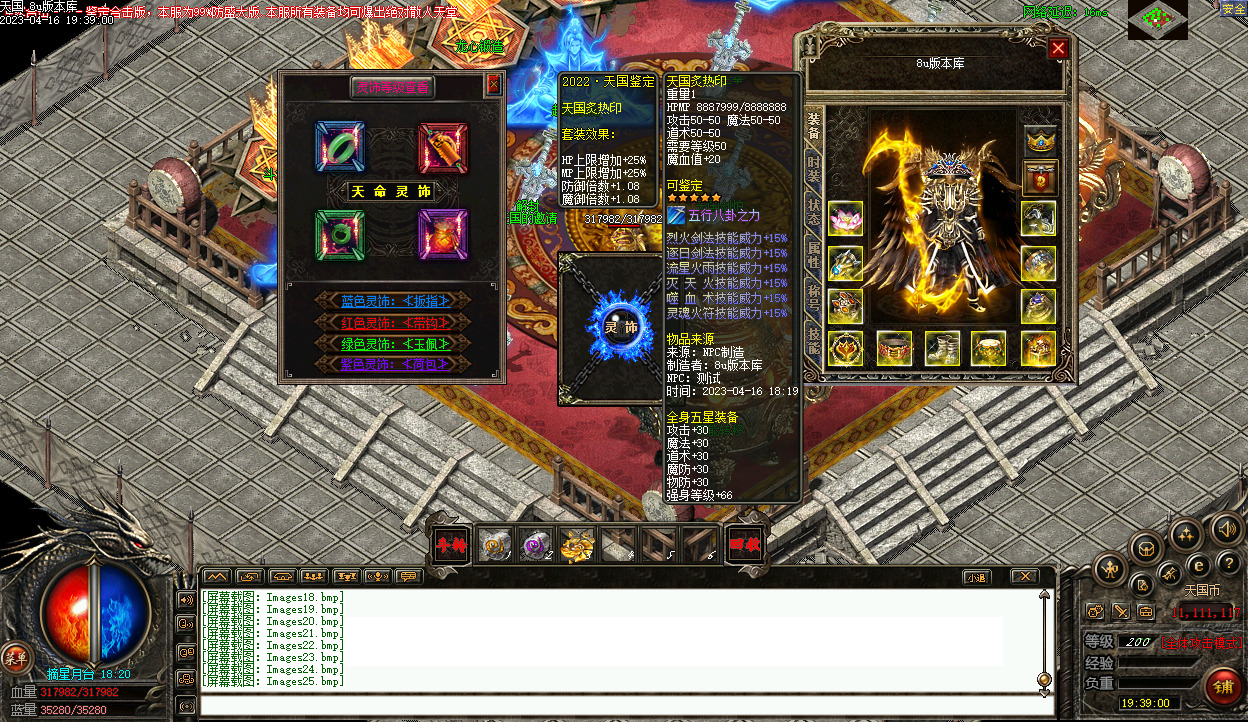Screen dimensions: 1248x722
Task: Select the purple pouch ornament slot
Action: coord(443,235)
